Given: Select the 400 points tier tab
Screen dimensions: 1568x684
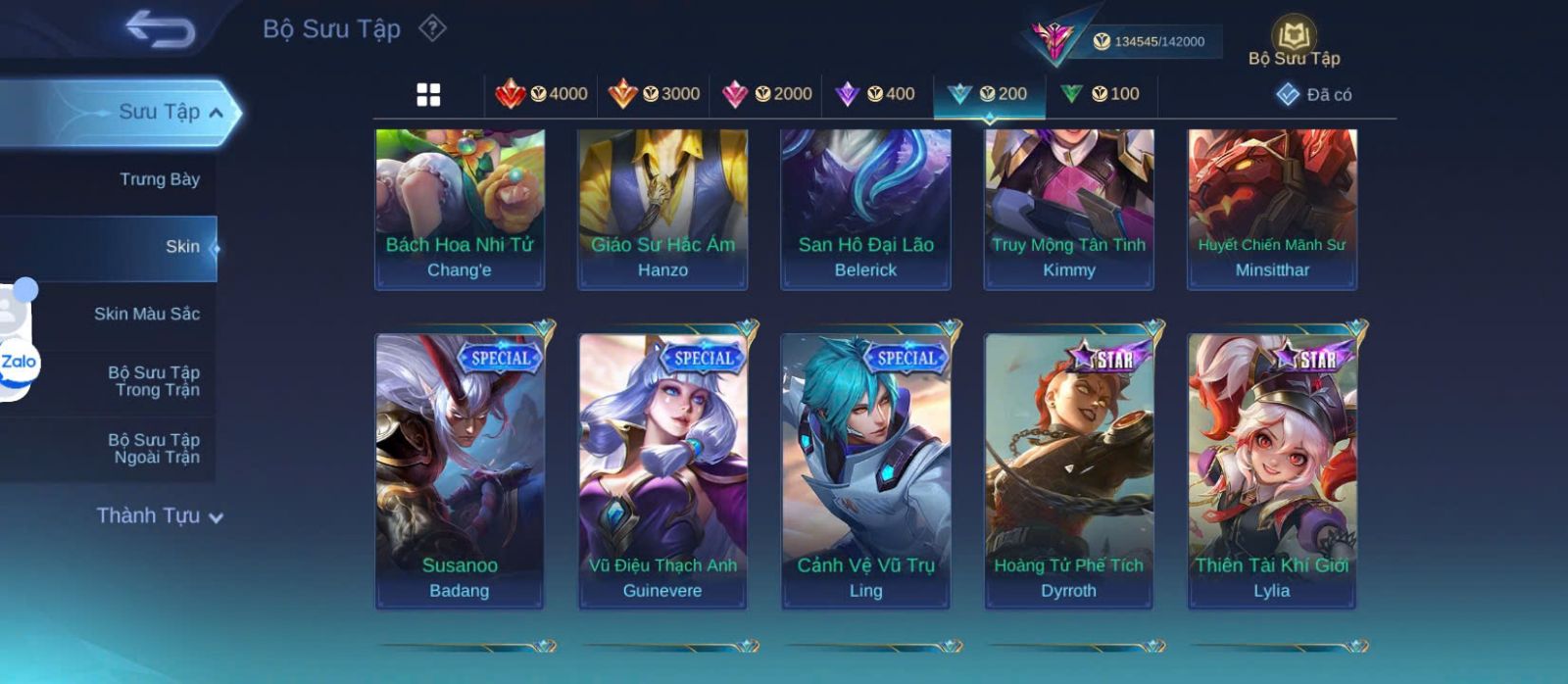Looking at the screenshot, I should pos(875,94).
